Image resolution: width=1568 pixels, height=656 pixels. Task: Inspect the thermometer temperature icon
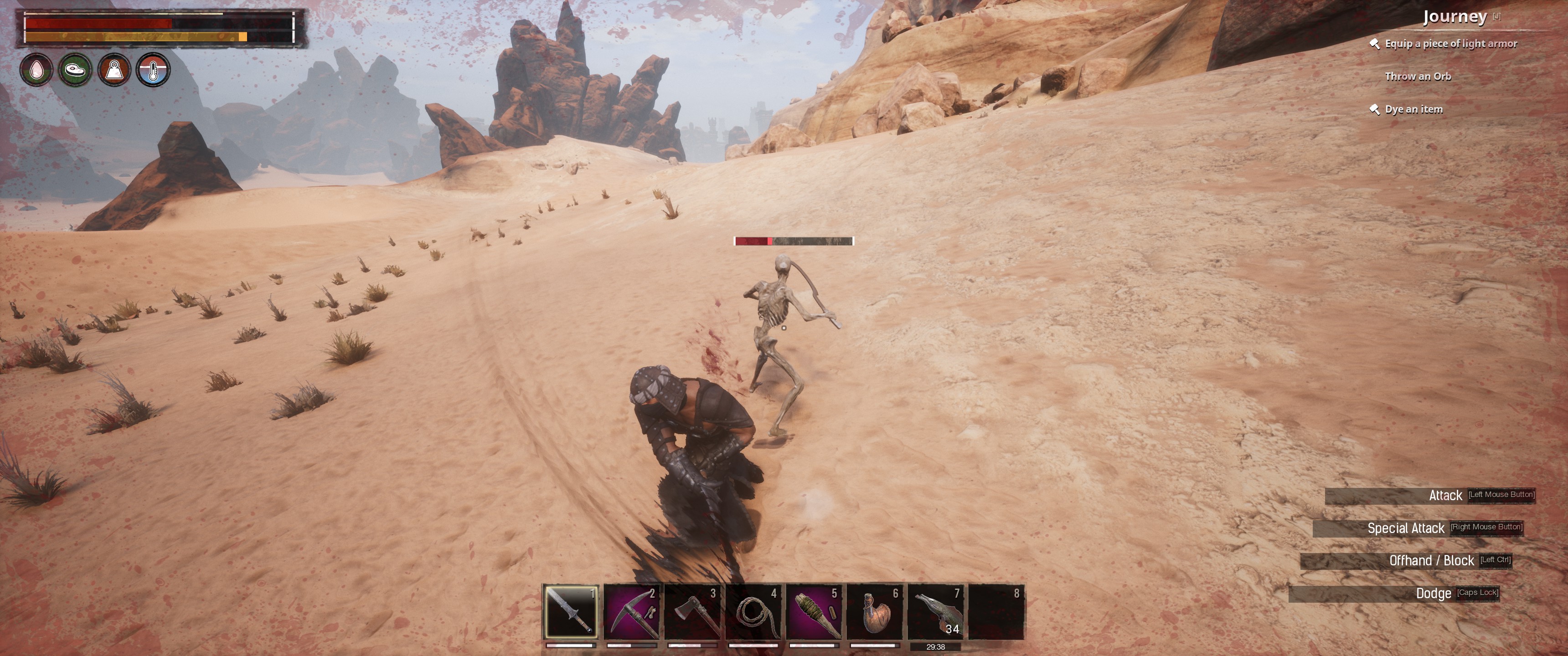tap(153, 69)
